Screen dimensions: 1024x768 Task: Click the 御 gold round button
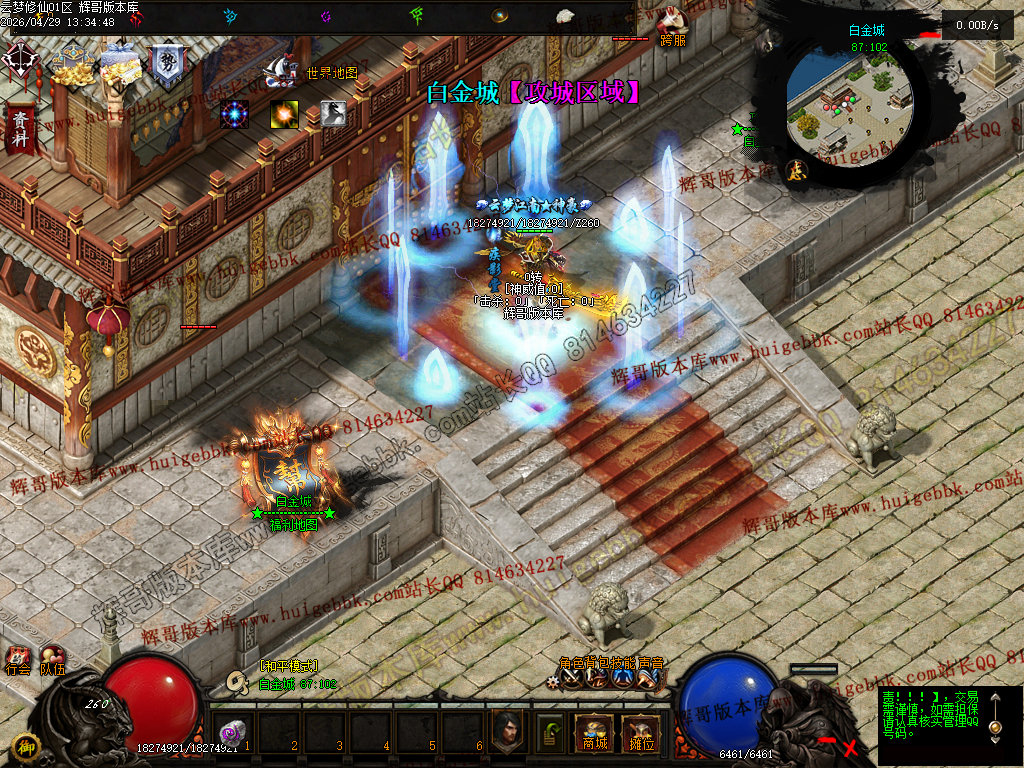[26, 746]
